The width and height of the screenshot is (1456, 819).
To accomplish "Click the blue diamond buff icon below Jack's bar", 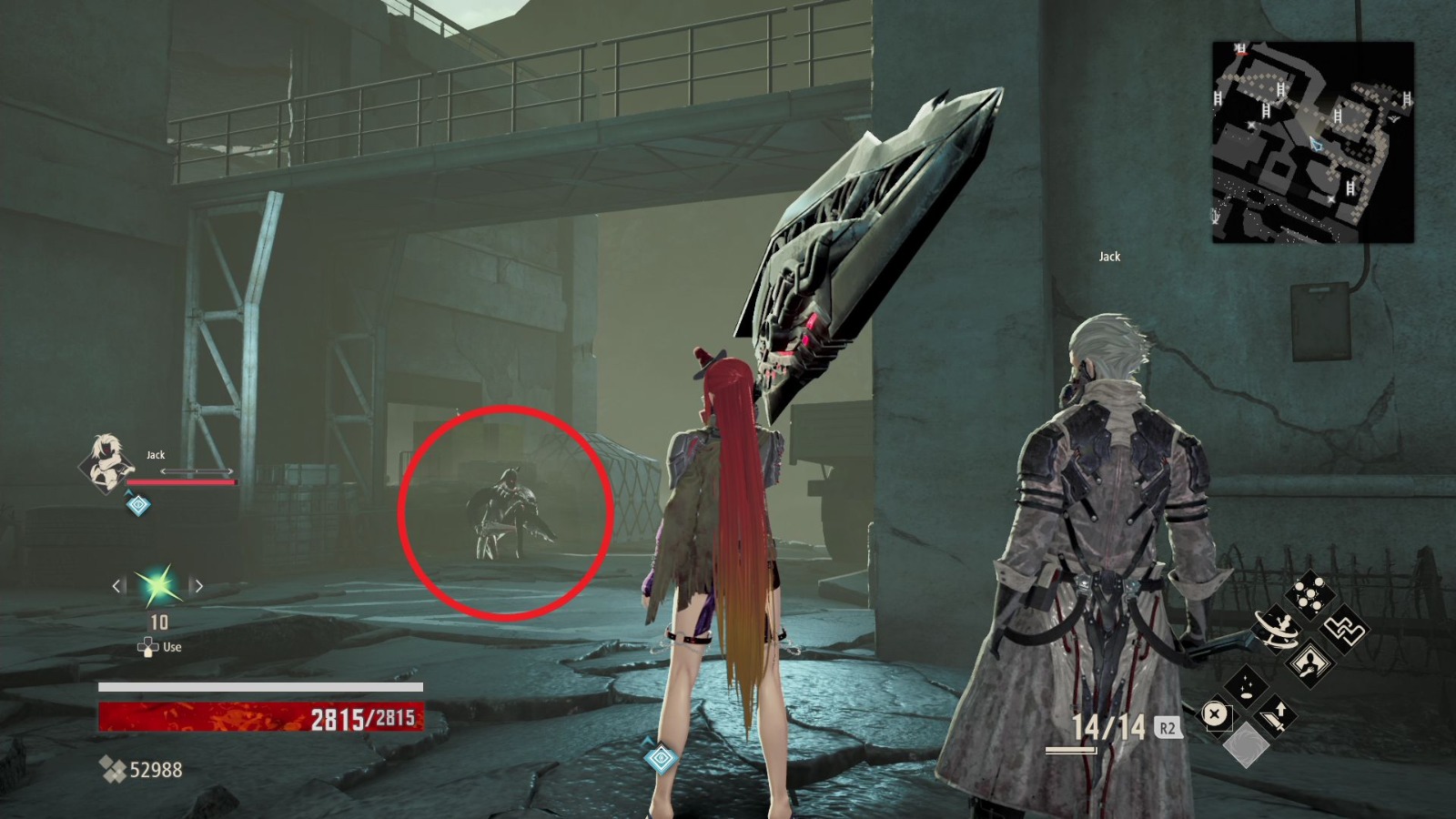I will [136, 504].
